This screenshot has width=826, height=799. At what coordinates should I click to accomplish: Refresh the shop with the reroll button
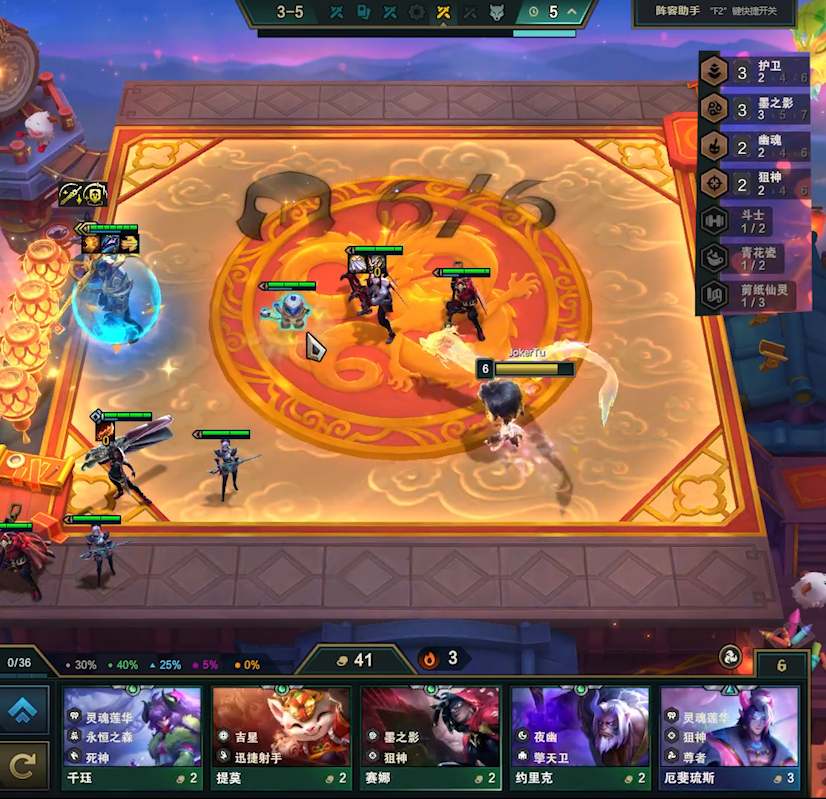[x=26, y=767]
